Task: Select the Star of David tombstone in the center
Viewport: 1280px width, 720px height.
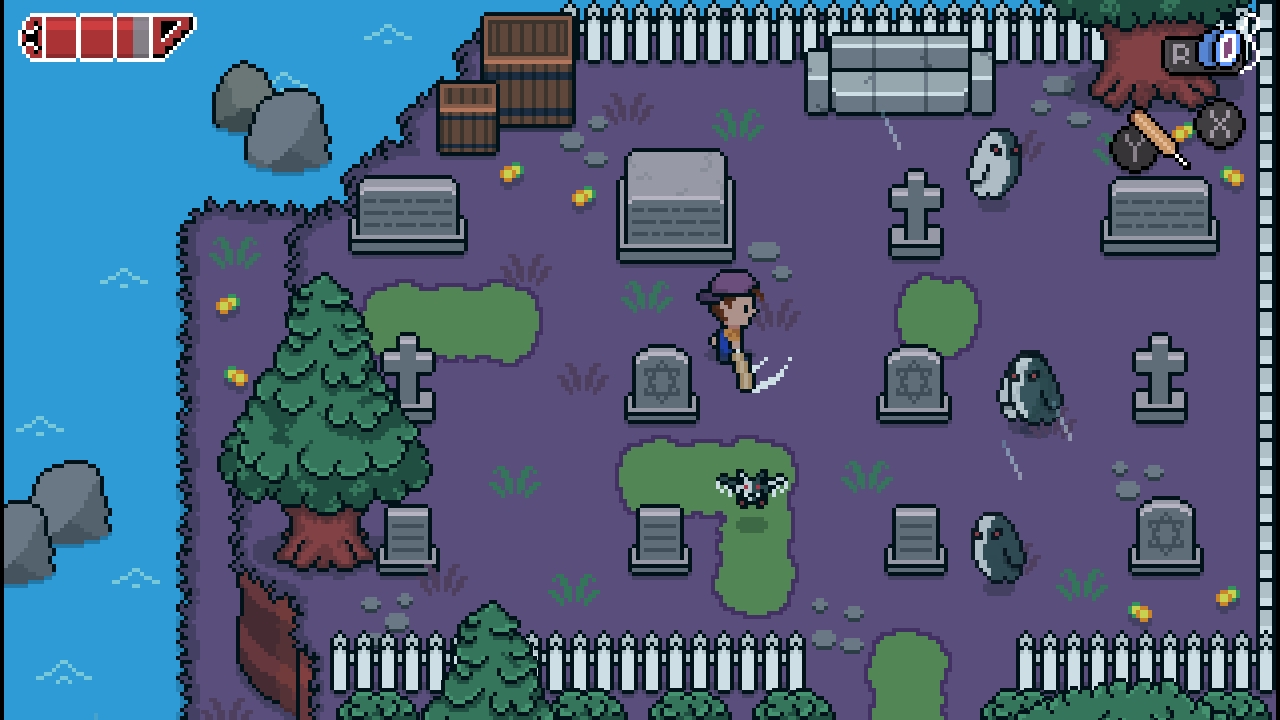Action: (663, 380)
